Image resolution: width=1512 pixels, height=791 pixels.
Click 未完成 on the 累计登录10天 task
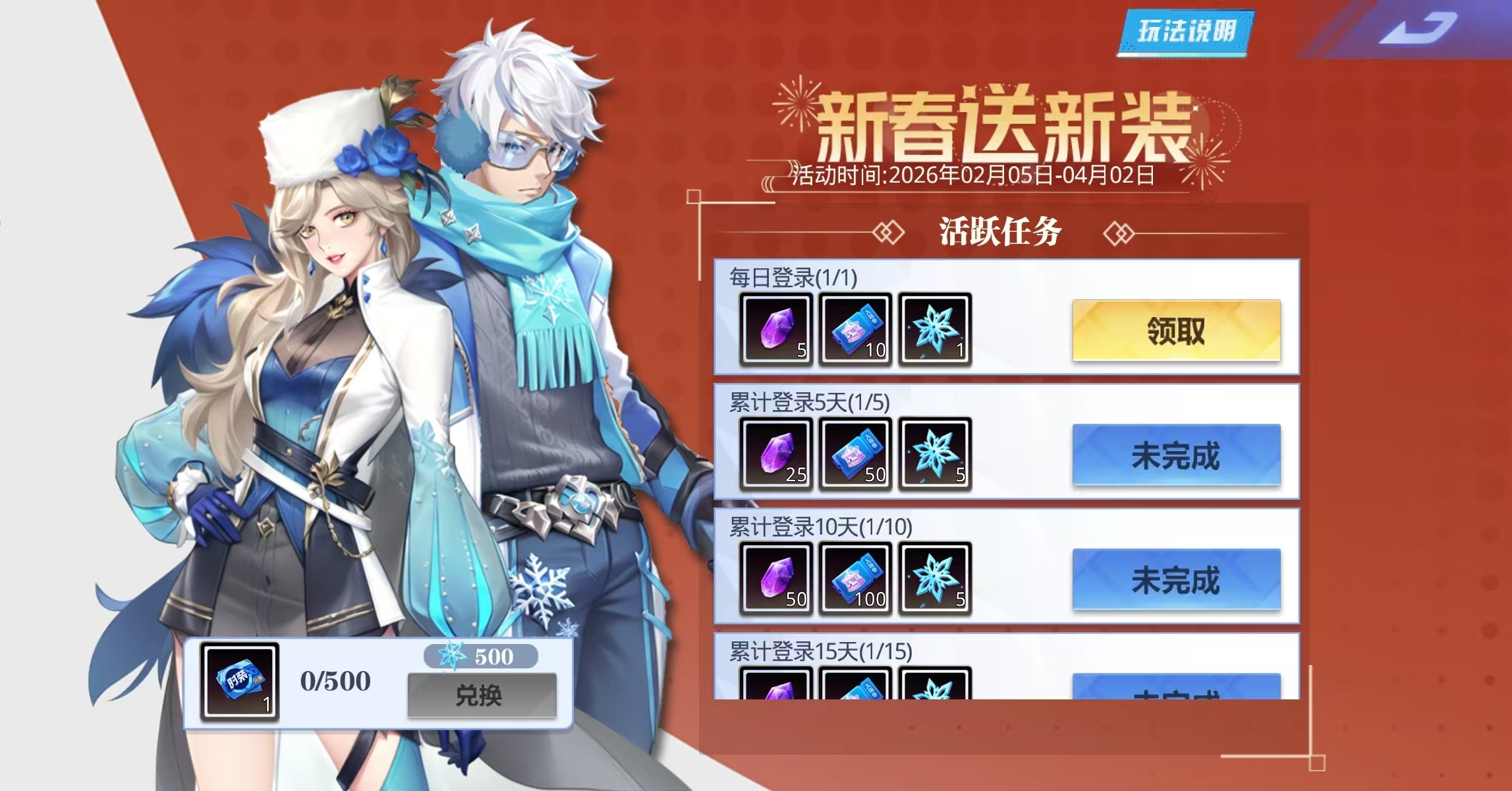1176,580
